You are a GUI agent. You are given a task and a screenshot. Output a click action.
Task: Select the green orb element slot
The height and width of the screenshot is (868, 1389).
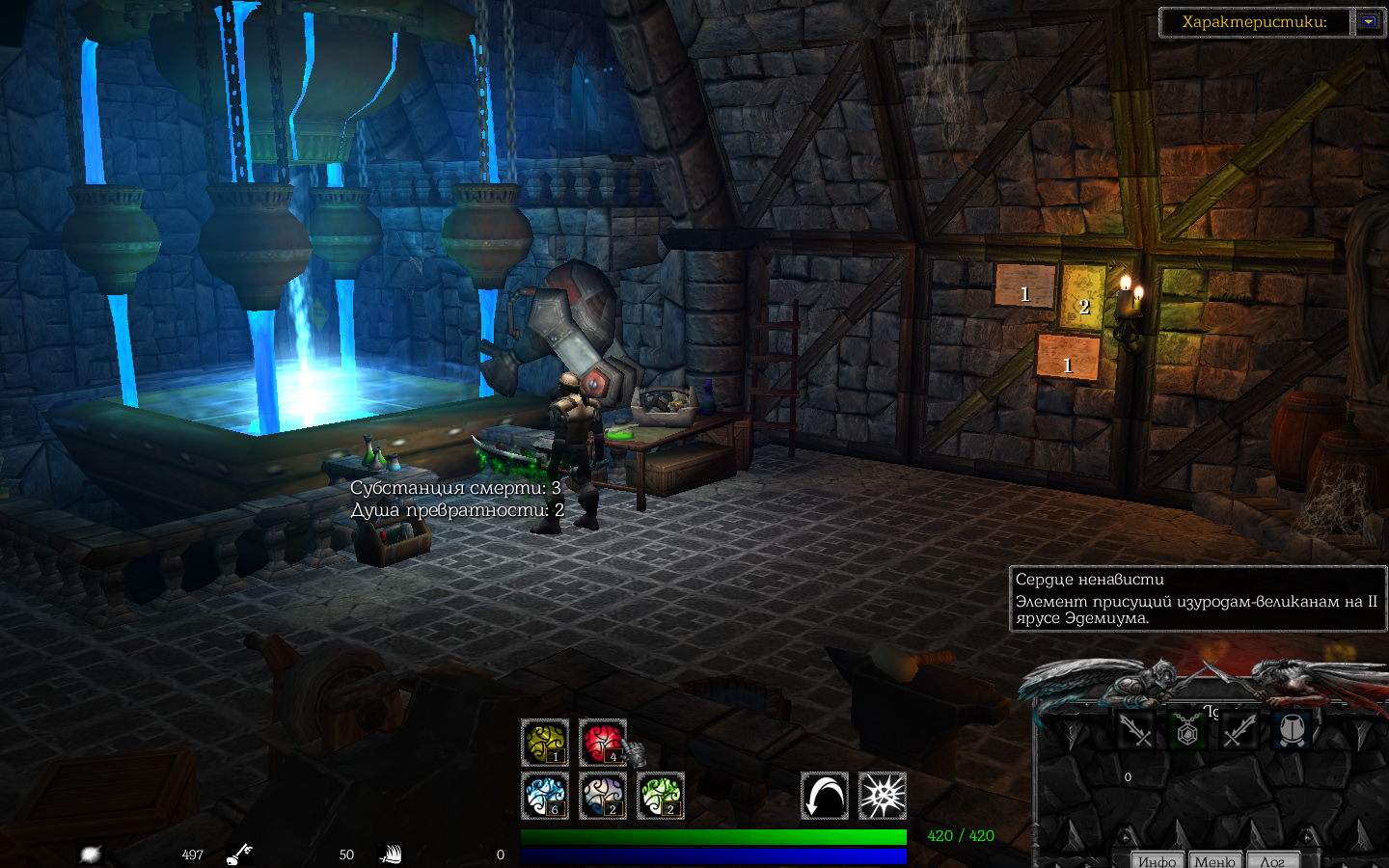click(661, 796)
